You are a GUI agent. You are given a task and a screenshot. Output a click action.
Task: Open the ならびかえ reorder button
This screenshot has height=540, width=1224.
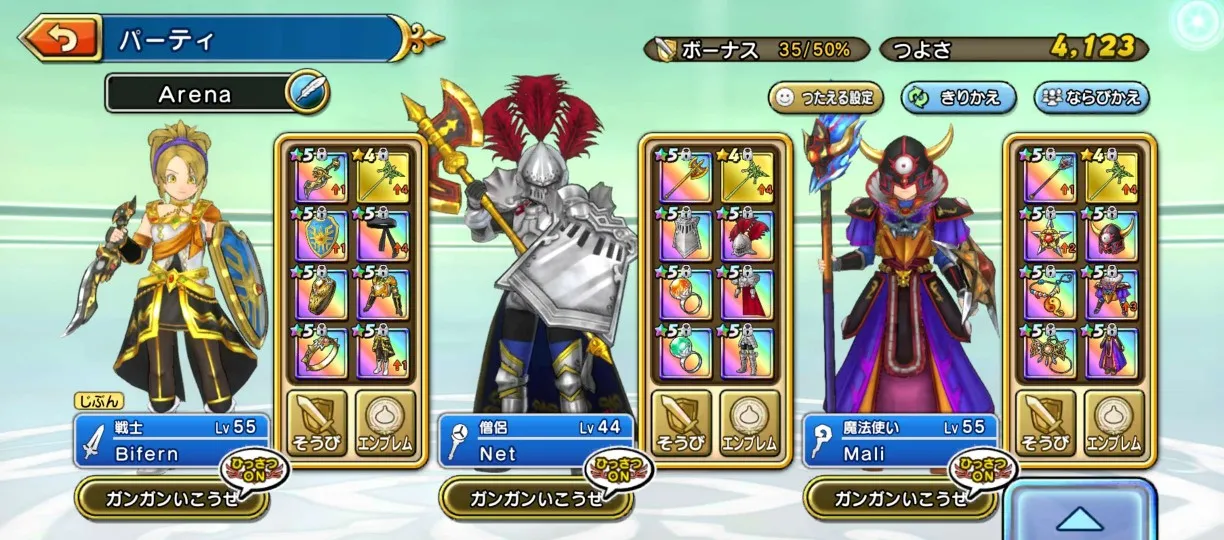tap(1091, 97)
